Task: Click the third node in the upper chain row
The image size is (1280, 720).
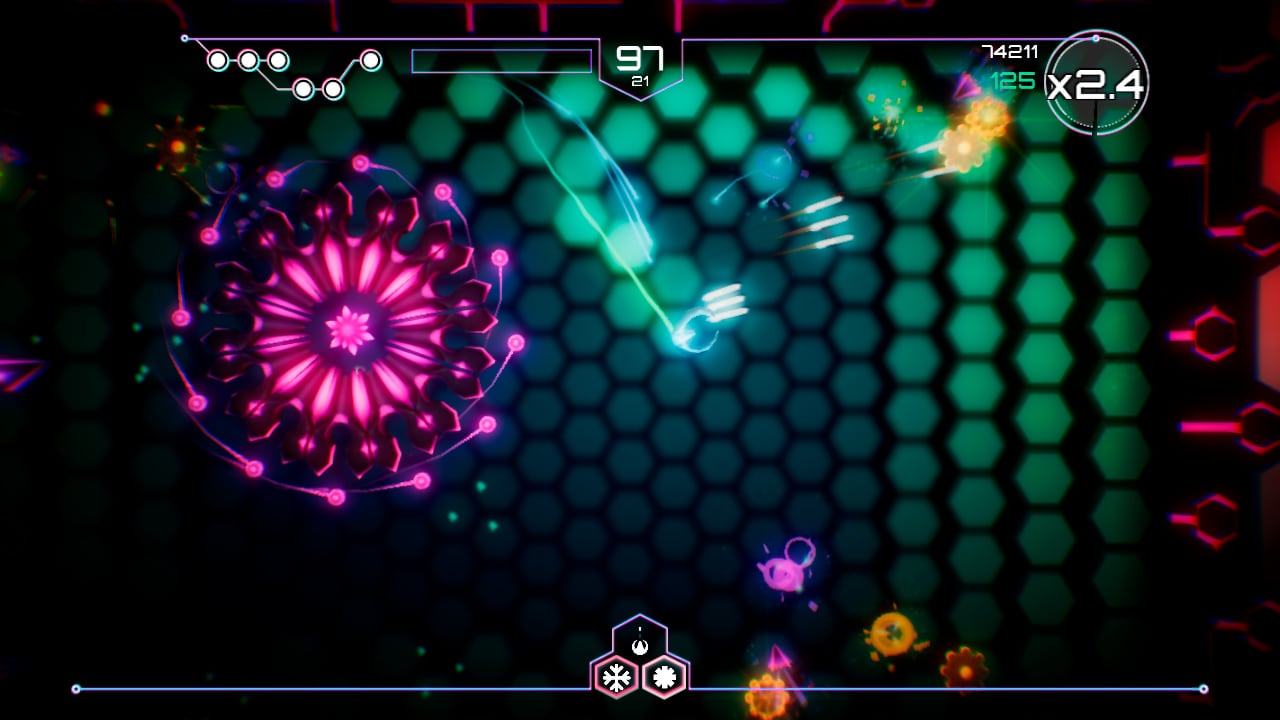Action: pos(279,60)
